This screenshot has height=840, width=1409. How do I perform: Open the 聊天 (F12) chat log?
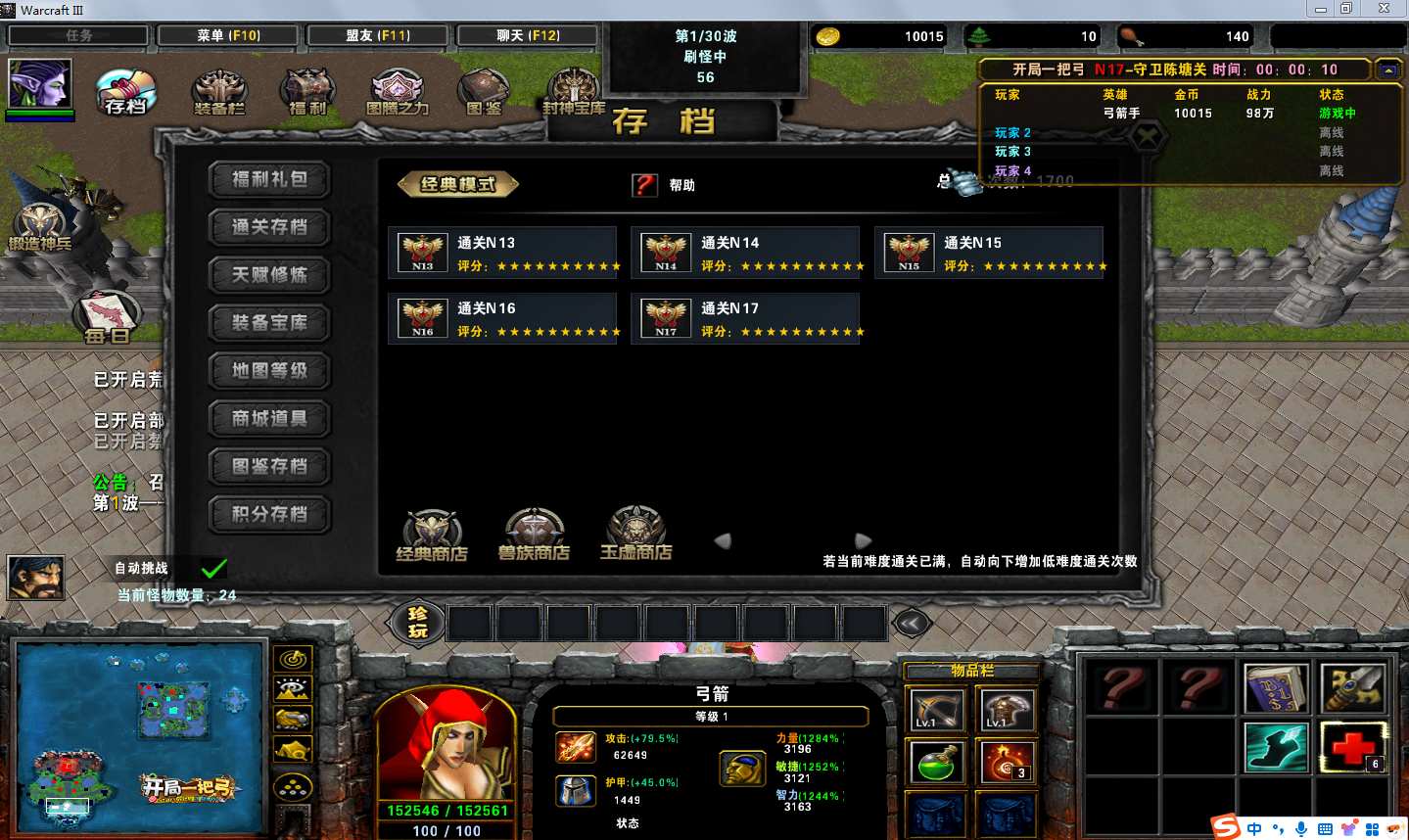click(x=528, y=36)
